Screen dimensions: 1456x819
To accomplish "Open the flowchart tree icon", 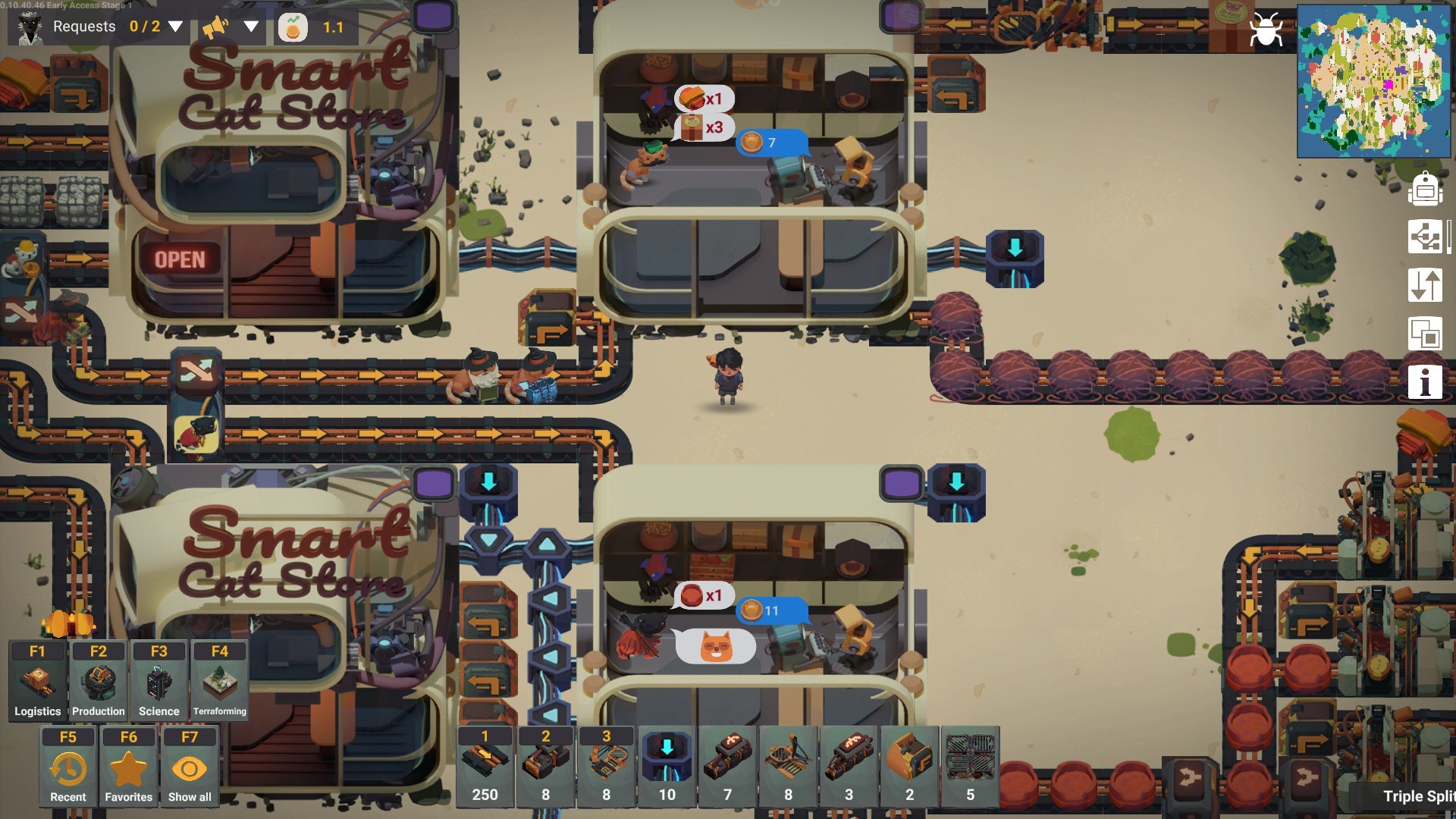I will (1425, 237).
